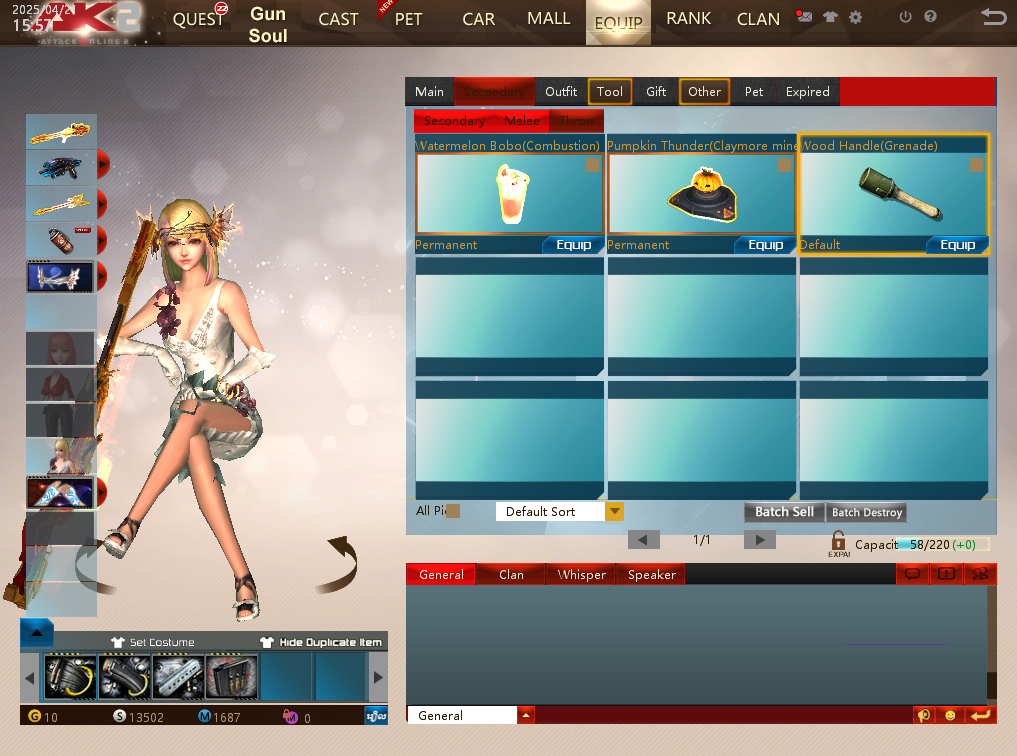The width and height of the screenshot is (1017, 756).
Task: Show the Expired items tab
Action: [x=807, y=91]
